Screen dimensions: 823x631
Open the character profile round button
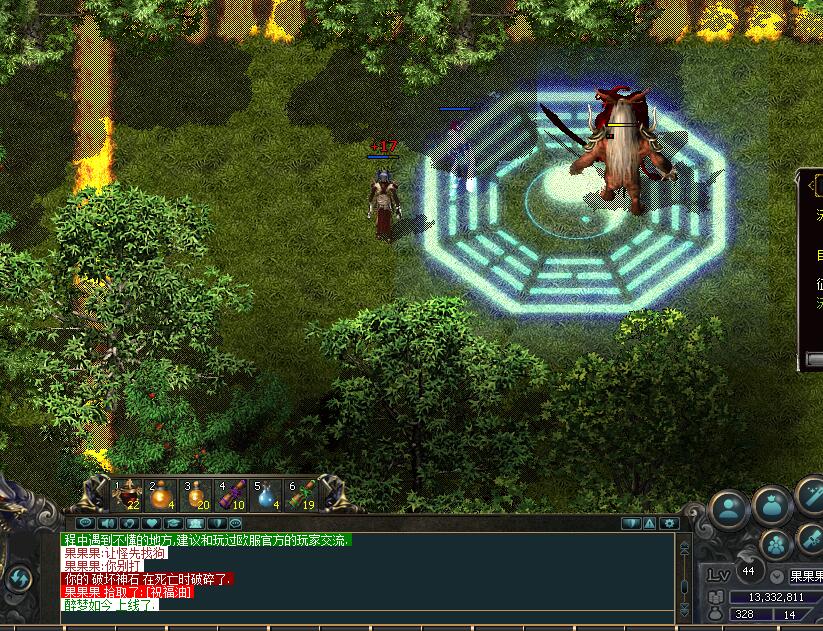[x=730, y=509]
